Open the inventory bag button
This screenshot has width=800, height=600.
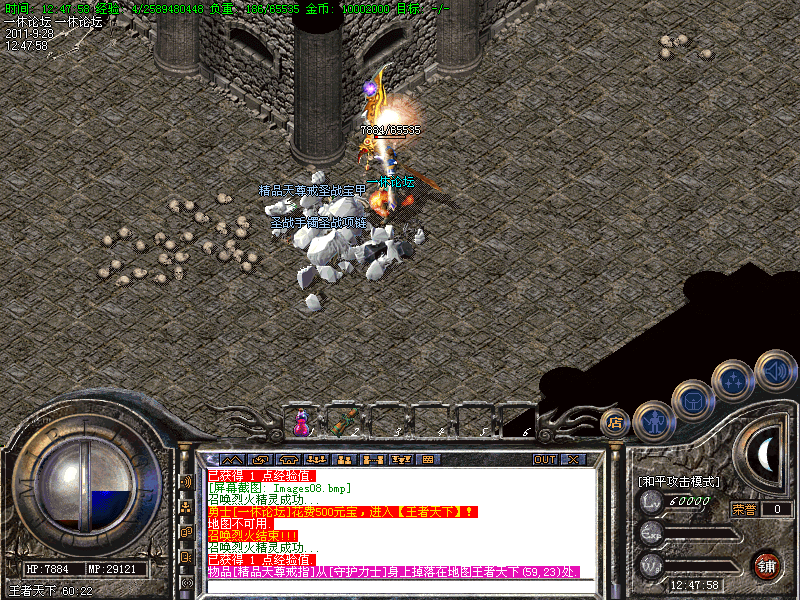pyautogui.click(x=692, y=400)
